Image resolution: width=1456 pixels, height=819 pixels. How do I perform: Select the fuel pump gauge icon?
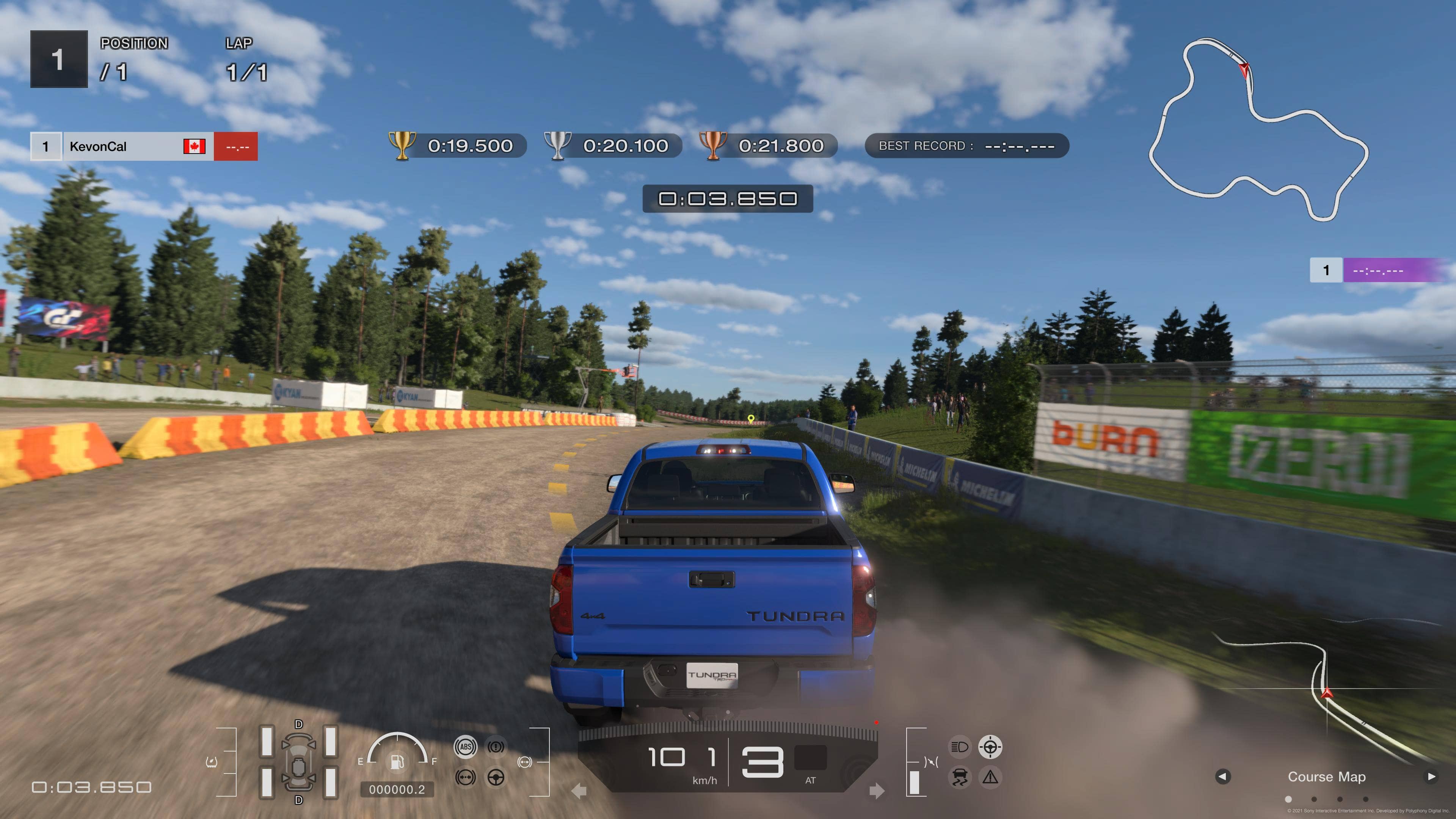coord(397,761)
